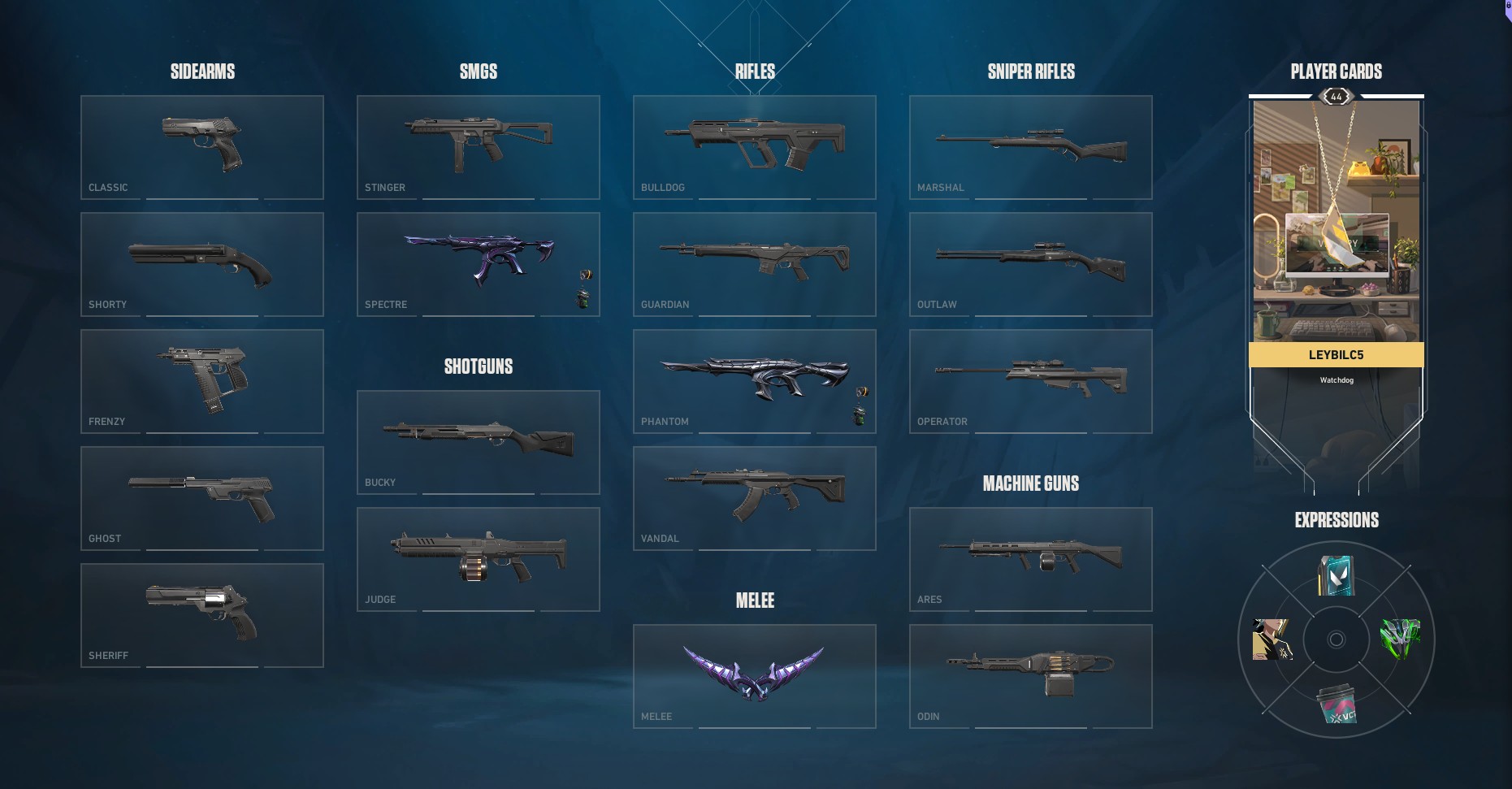Viewport: 1512px width, 789px height.
Task: Open the Bulldog rifle slot
Action: click(754, 147)
